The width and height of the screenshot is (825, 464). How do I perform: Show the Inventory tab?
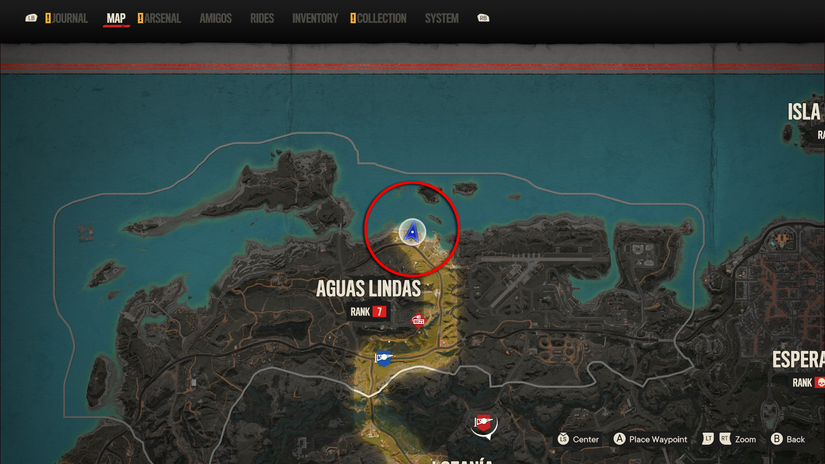pos(315,18)
